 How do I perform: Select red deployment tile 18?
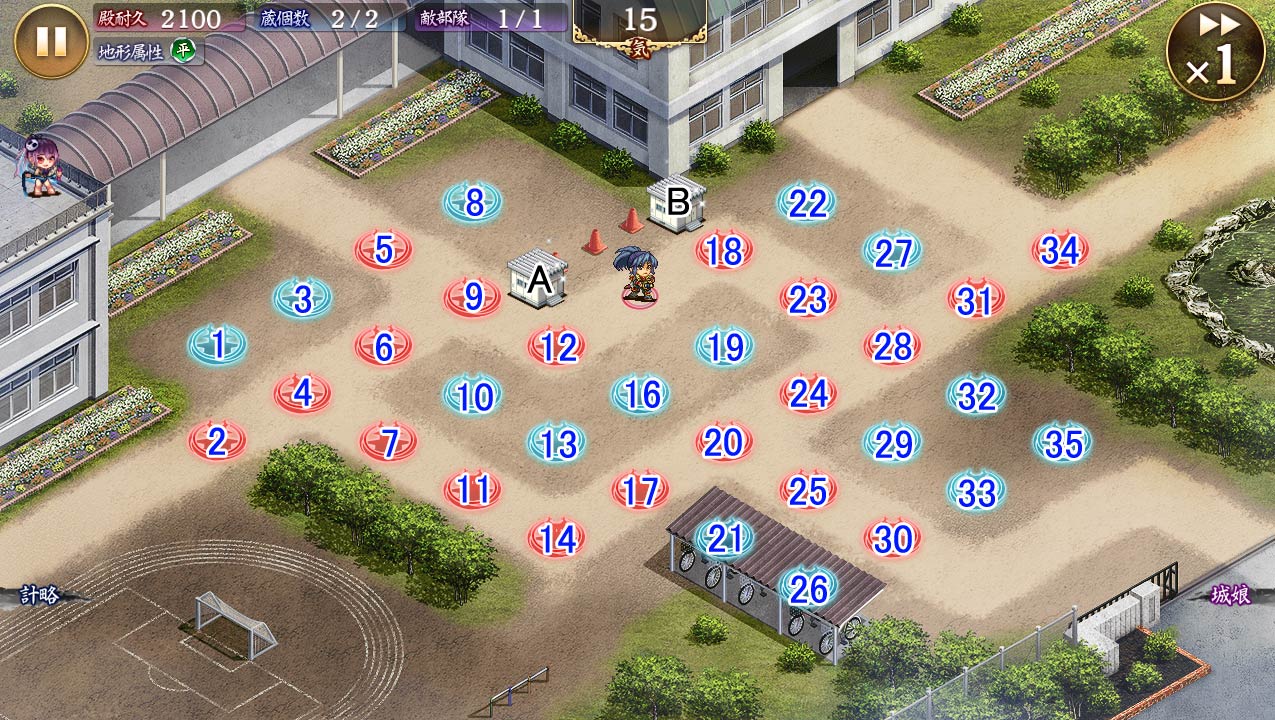tap(724, 251)
